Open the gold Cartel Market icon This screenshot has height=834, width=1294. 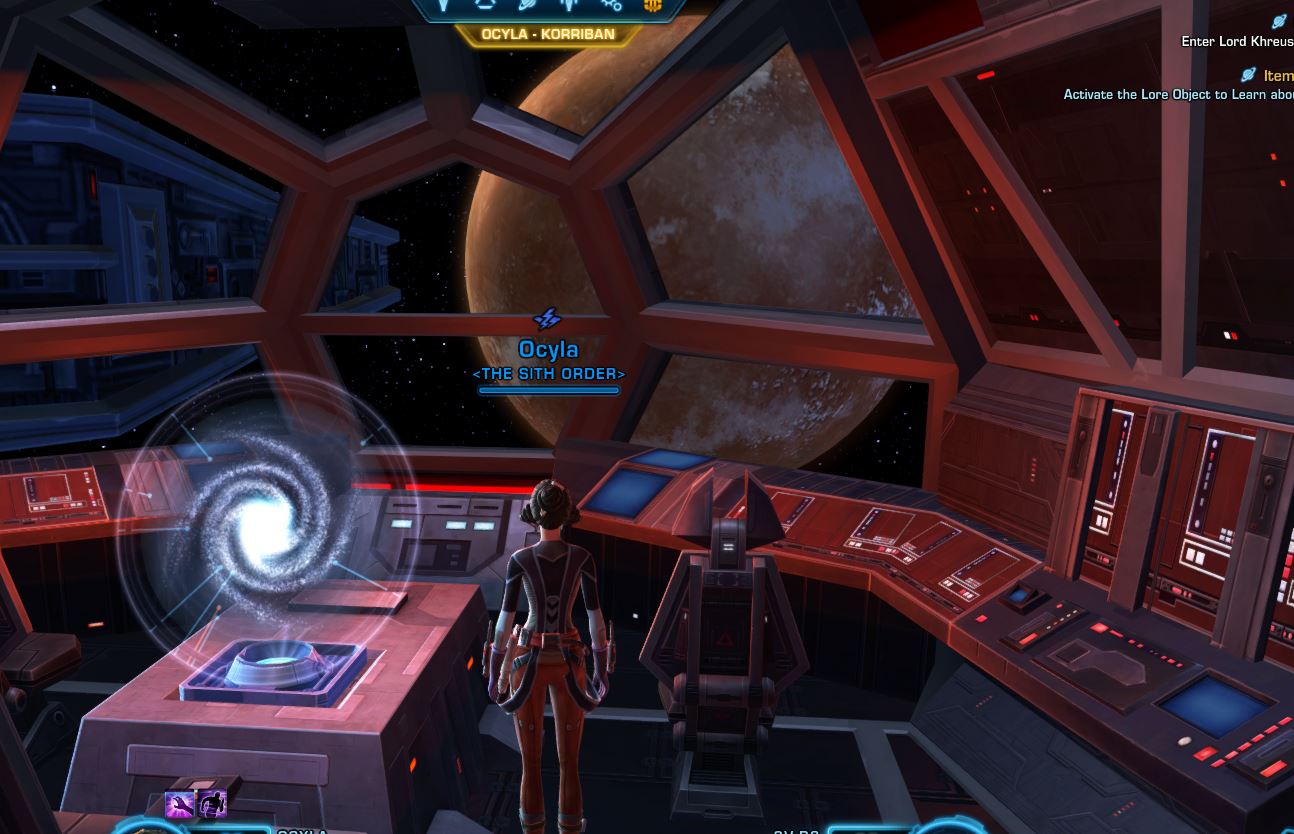click(x=652, y=5)
